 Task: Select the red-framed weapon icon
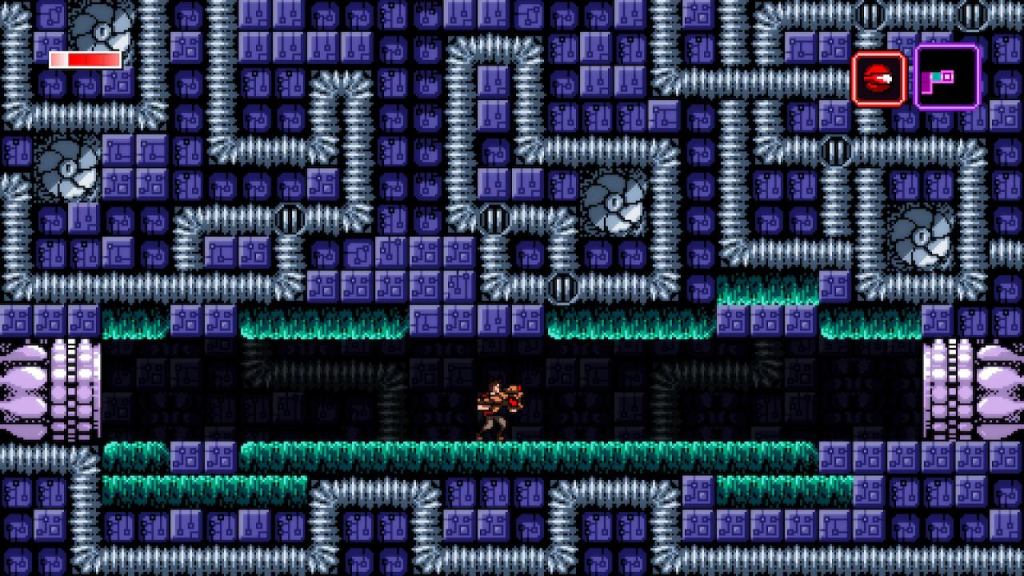tap(879, 79)
